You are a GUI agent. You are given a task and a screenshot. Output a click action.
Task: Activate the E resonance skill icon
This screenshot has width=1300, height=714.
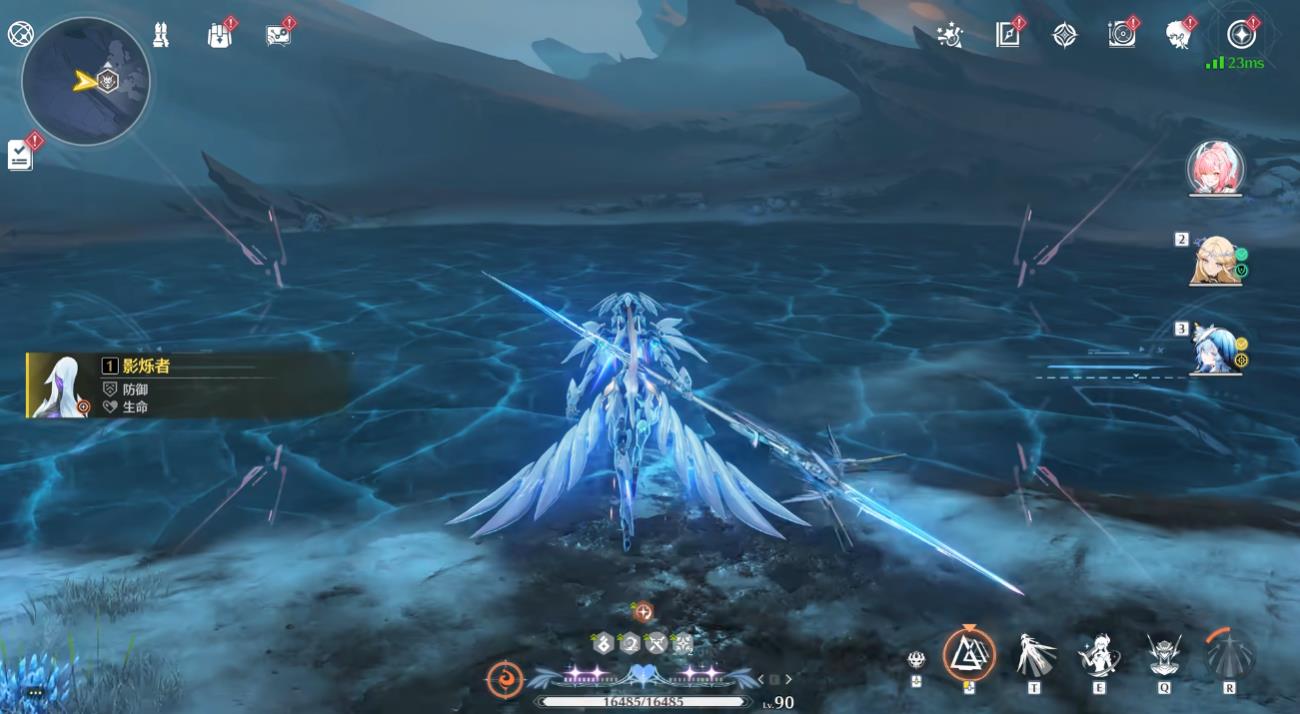[x=1098, y=655]
